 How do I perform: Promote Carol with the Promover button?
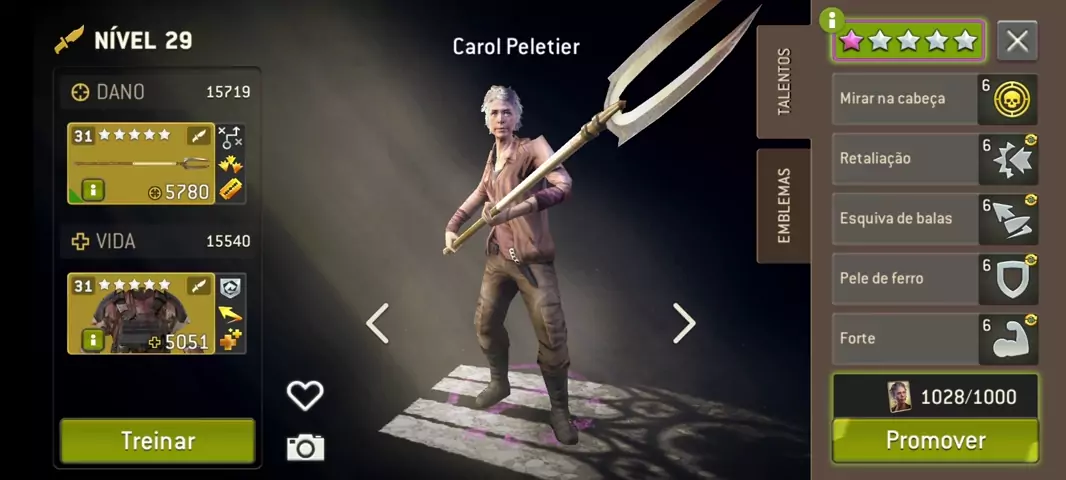click(x=935, y=441)
